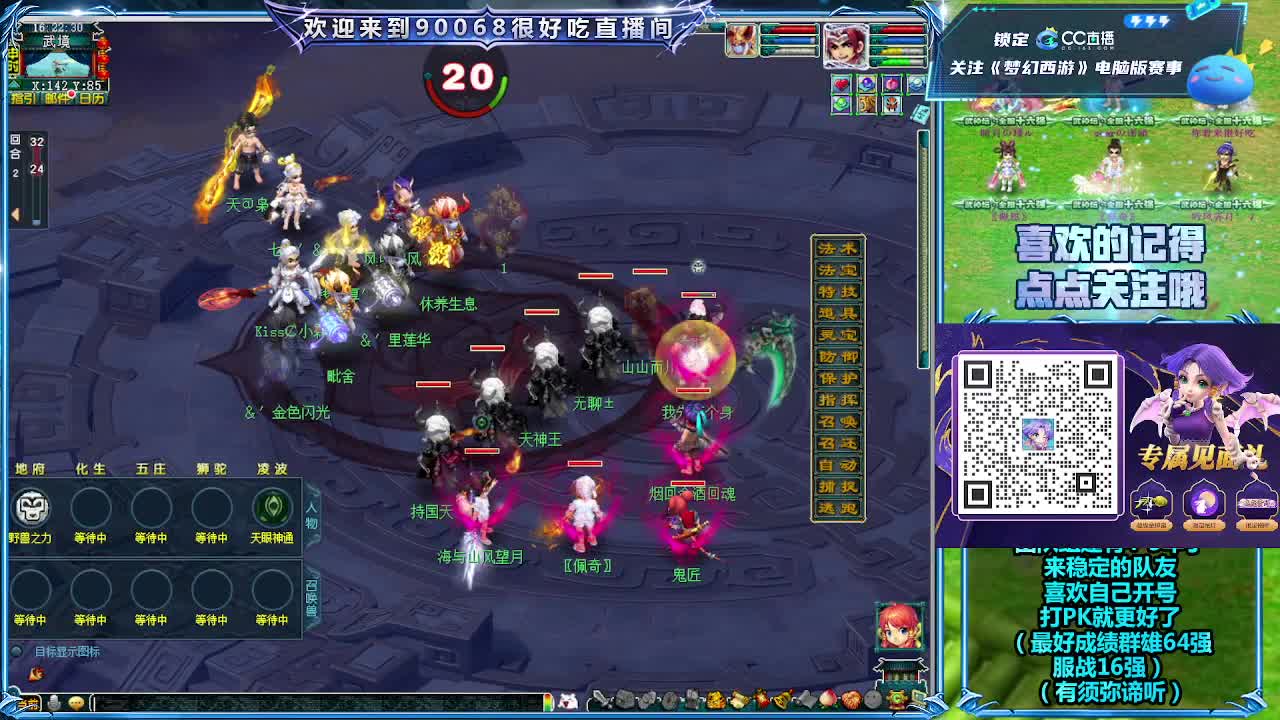
Task: Click the peach item icon in the hotbar
Action: click(826, 700)
